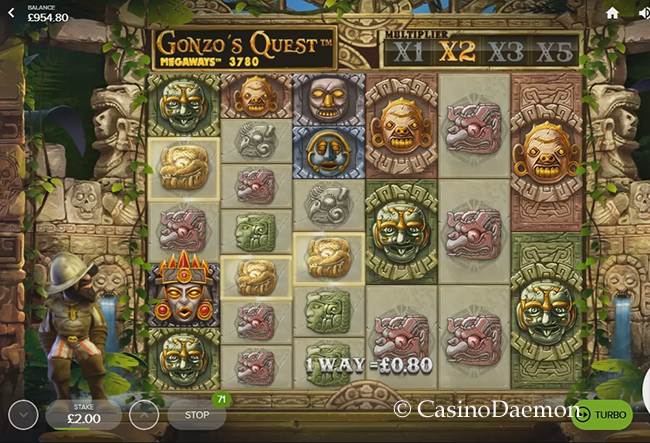
Task: Decrease the stake amount
Action: click(x=24, y=413)
